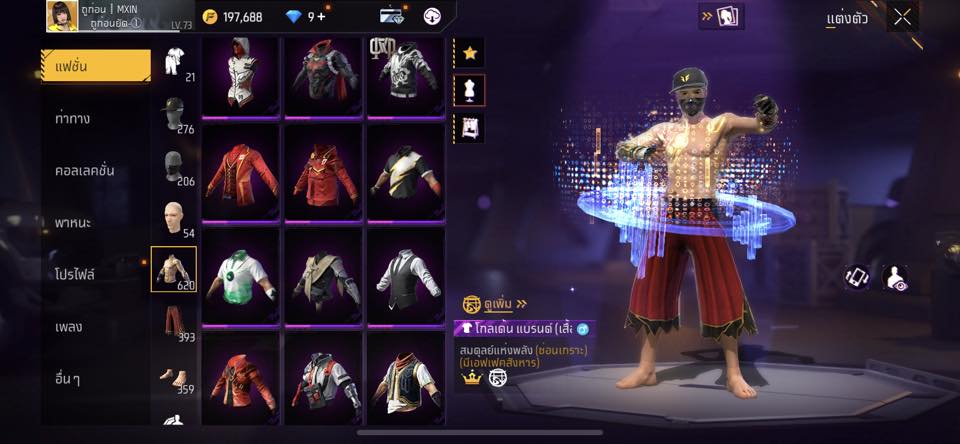Select the black shirt with yellow stripe

tap(405, 173)
